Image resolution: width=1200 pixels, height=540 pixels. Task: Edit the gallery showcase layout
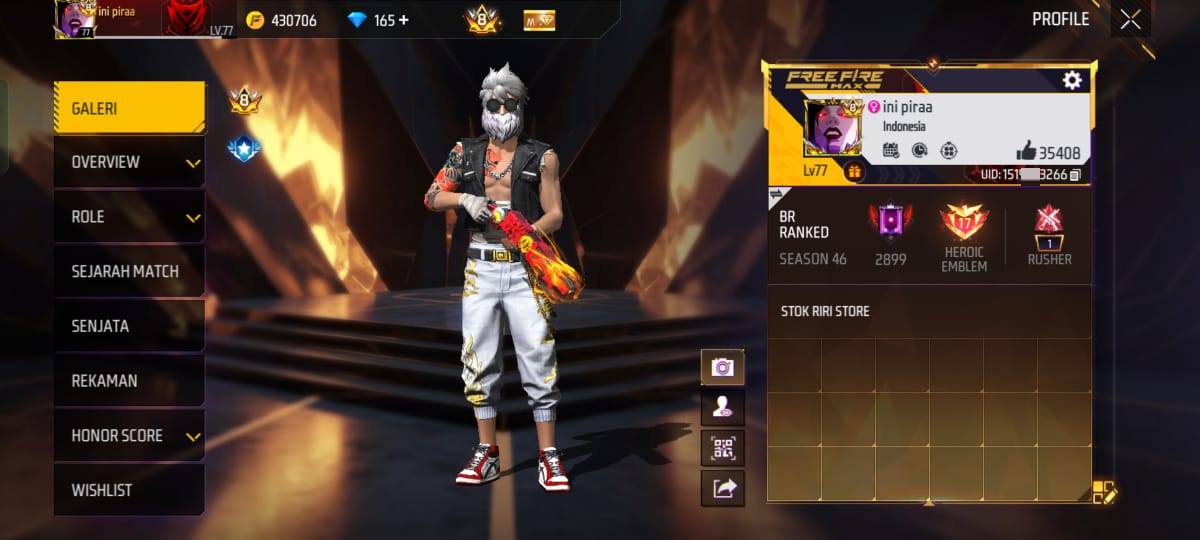tap(1103, 491)
